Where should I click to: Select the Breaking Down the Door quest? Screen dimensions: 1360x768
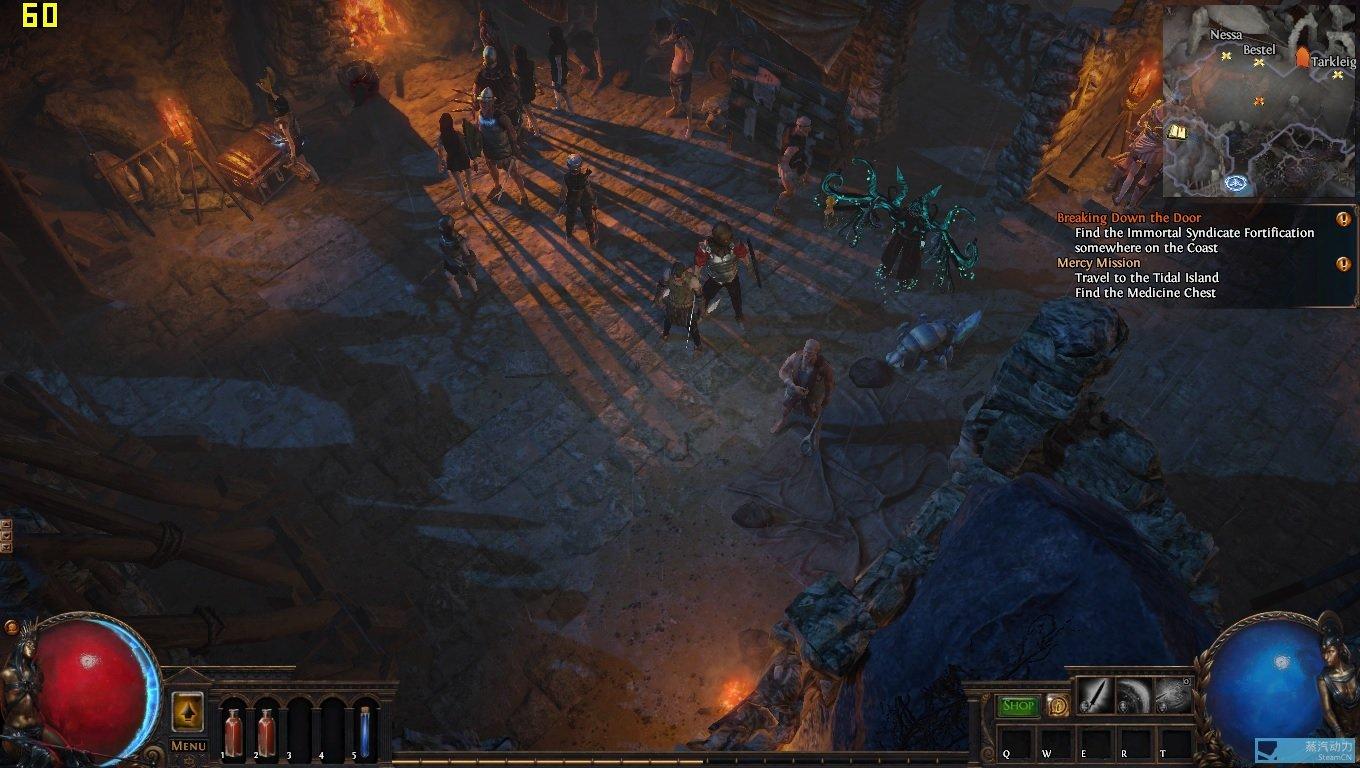click(1129, 218)
